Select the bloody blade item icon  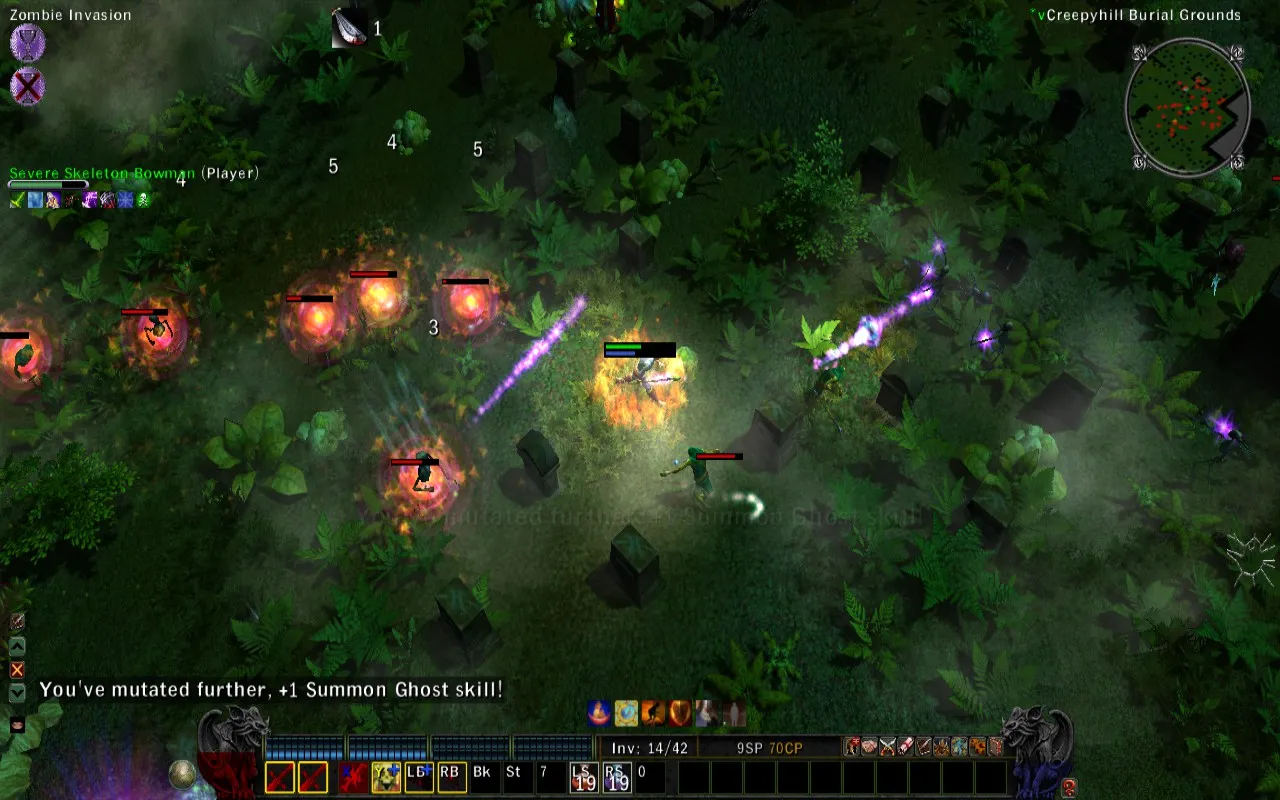(349, 28)
